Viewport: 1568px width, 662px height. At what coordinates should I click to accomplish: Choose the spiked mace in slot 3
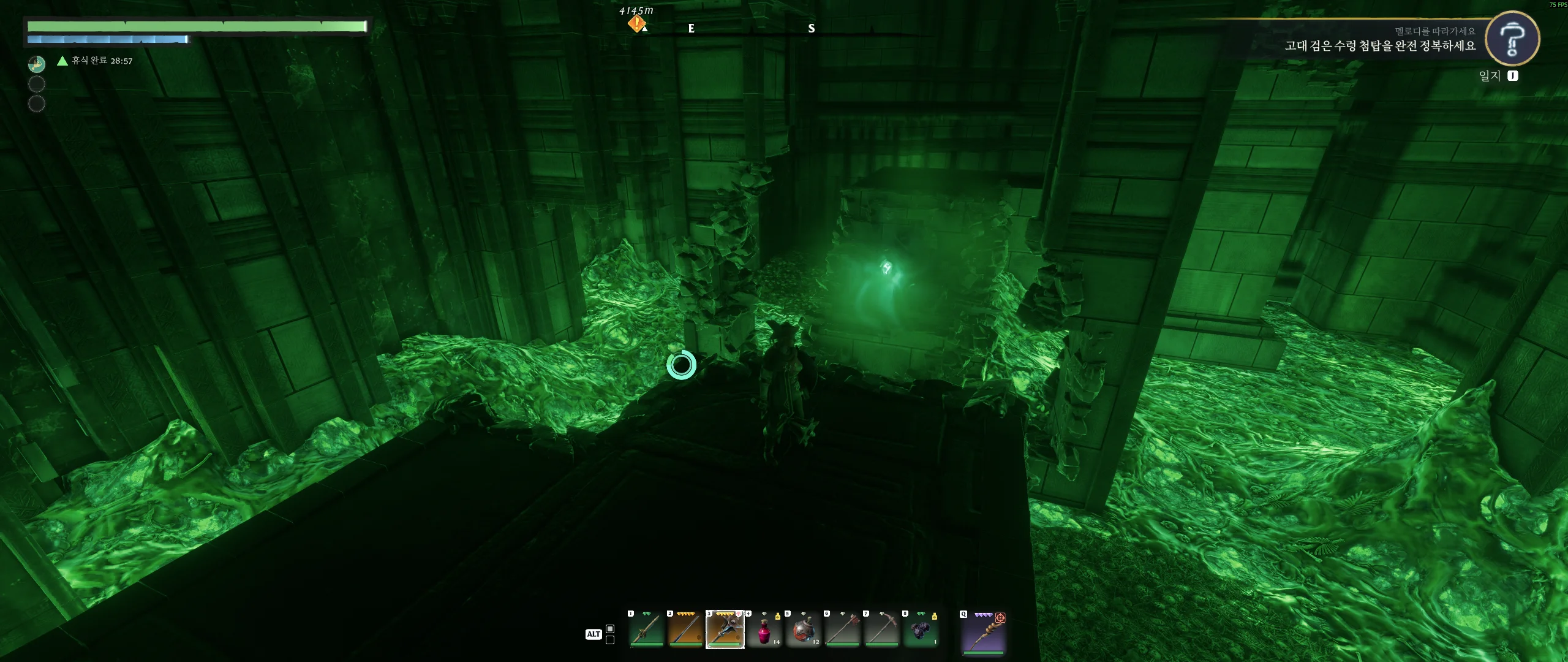(x=725, y=630)
